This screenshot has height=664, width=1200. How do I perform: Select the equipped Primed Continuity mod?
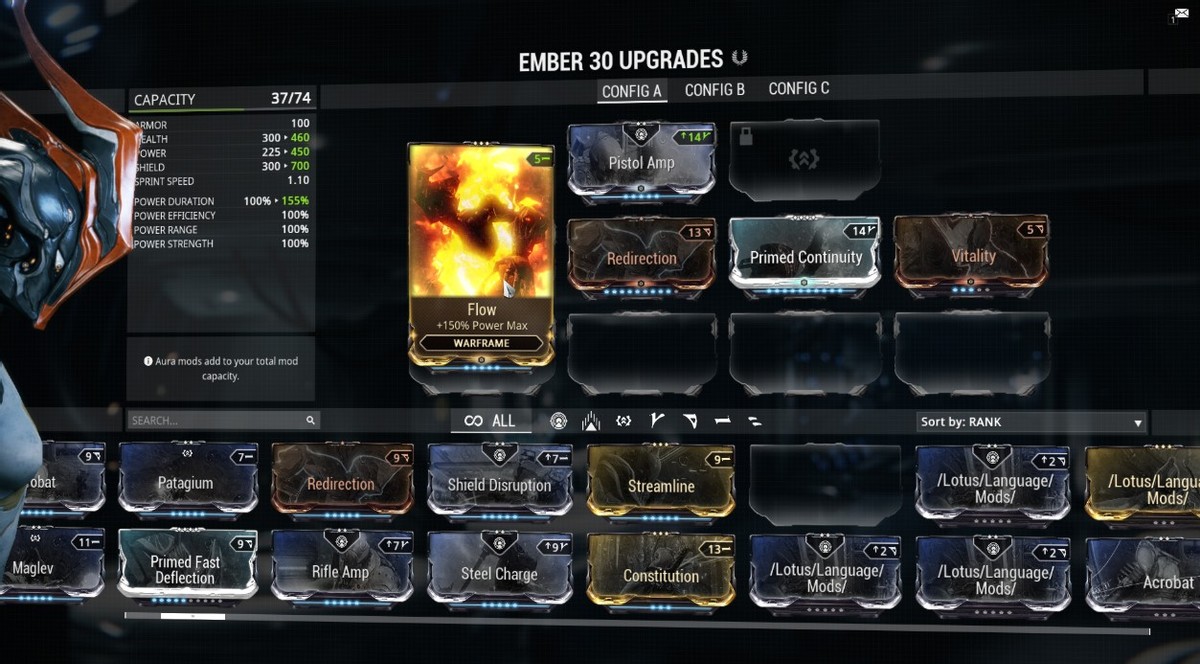point(805,256)
